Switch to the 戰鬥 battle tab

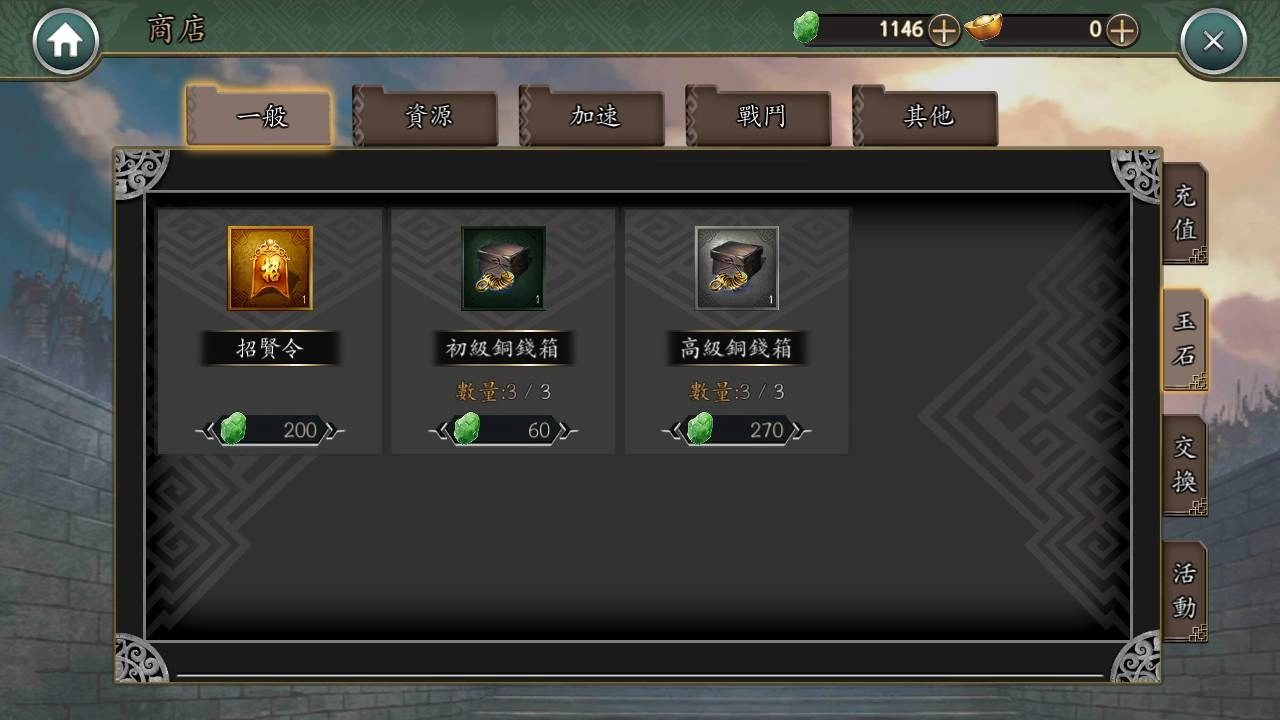click(x=761, y=116)
